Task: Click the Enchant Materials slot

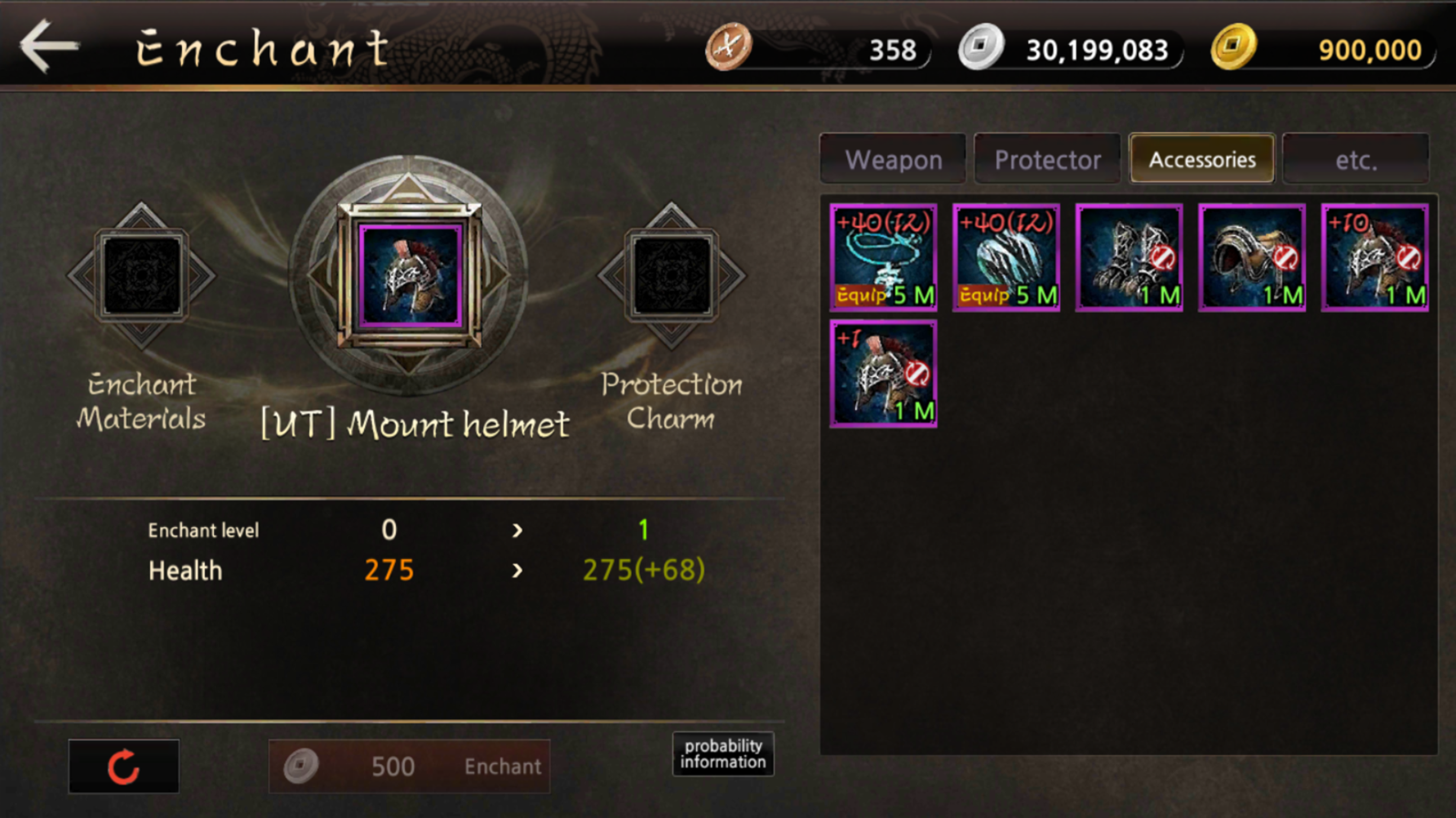Action: tap(141, 276)
